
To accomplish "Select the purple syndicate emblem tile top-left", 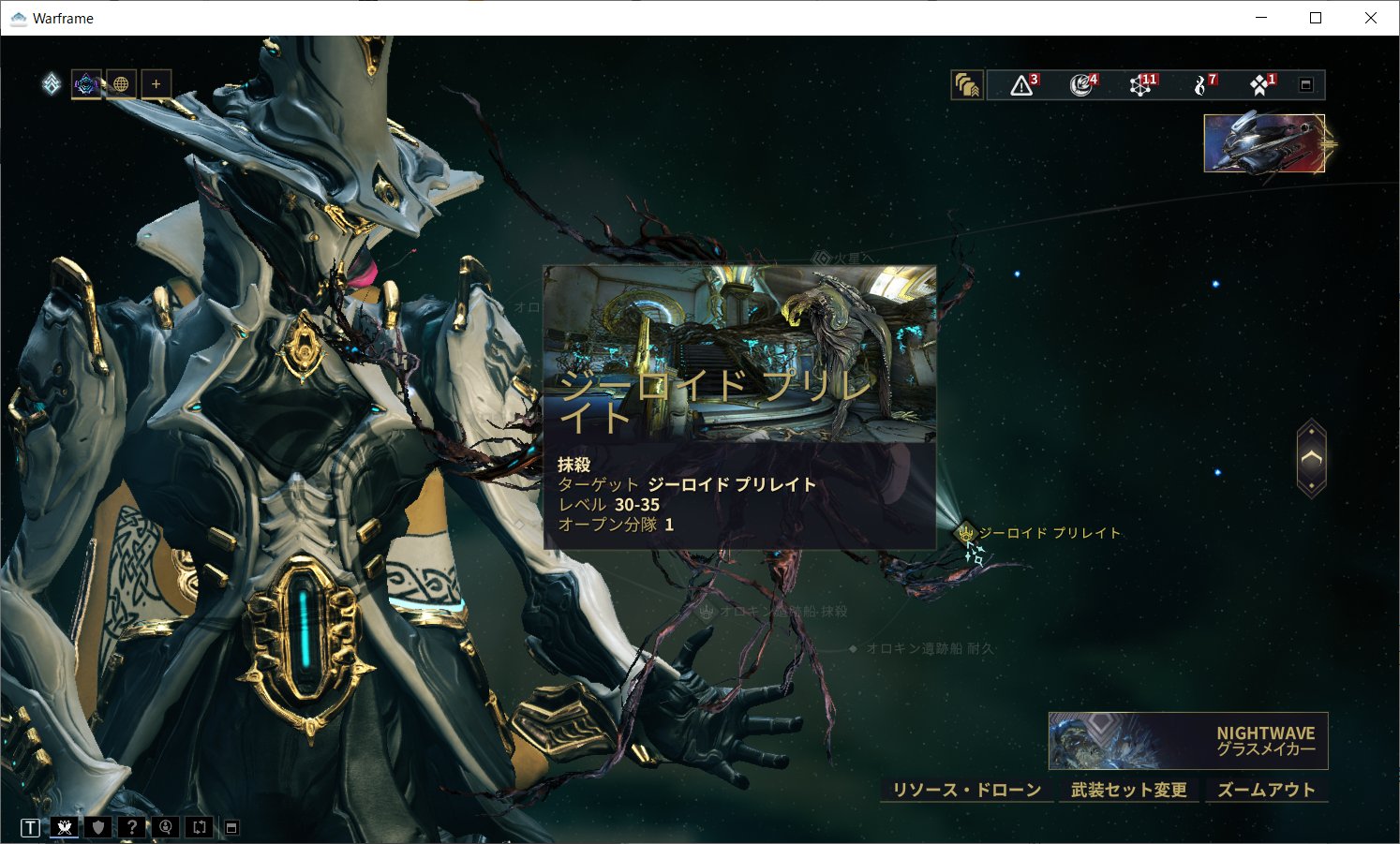I will (x=86, y=83).
